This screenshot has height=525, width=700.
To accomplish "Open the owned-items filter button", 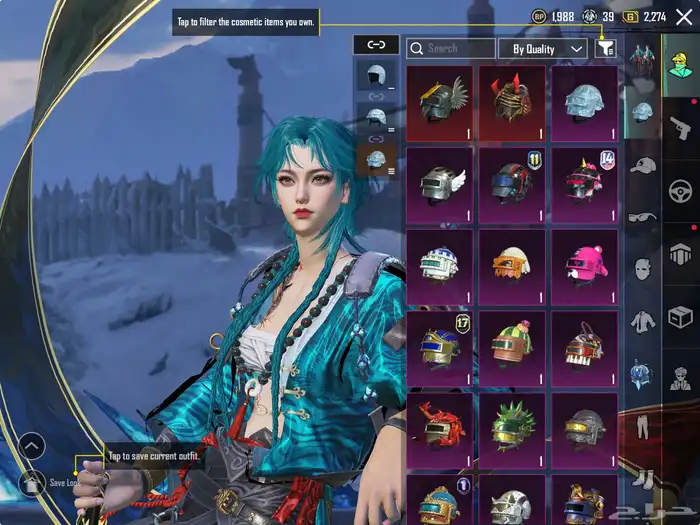I will pyautogui.click(x=606, y=48).
